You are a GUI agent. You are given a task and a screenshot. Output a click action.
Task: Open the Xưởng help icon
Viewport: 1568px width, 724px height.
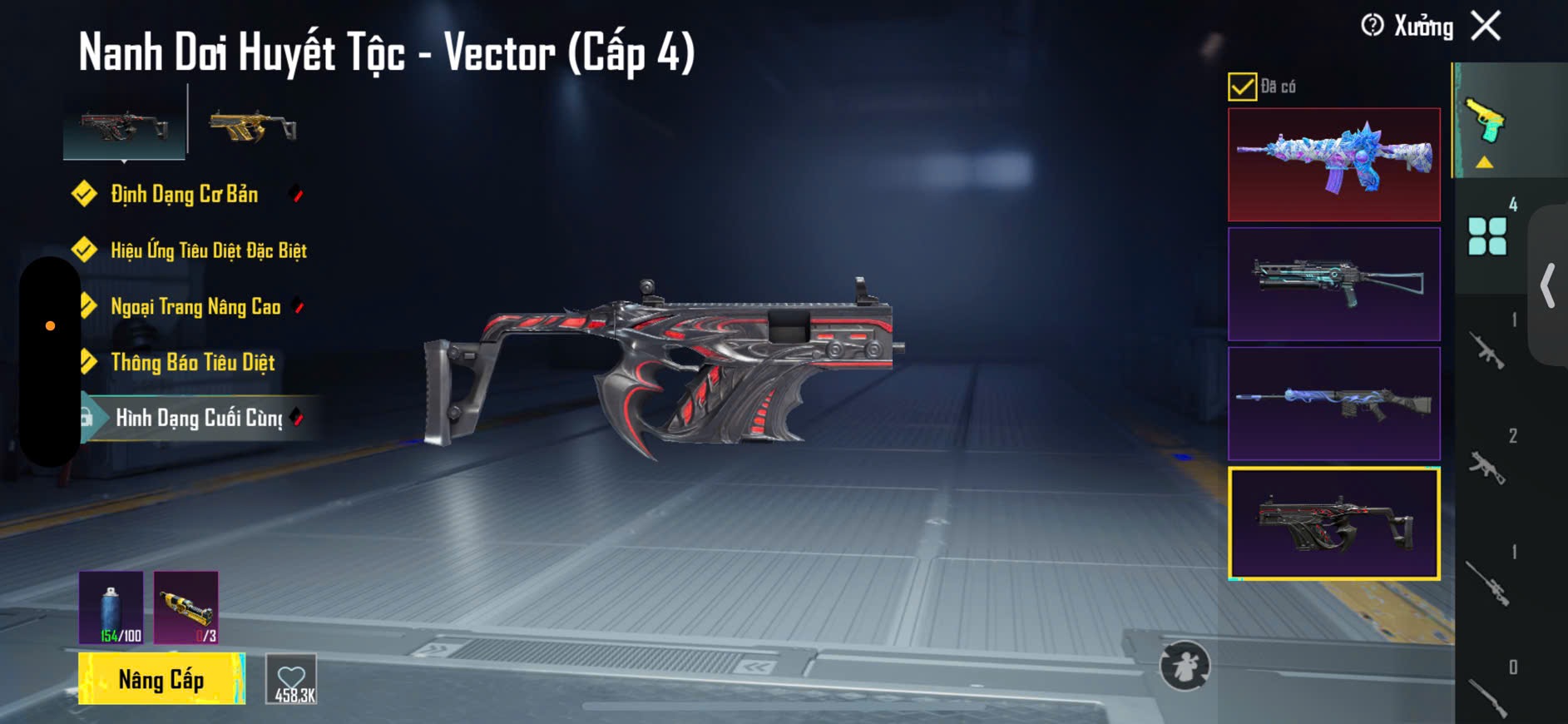coord(1372,26)
